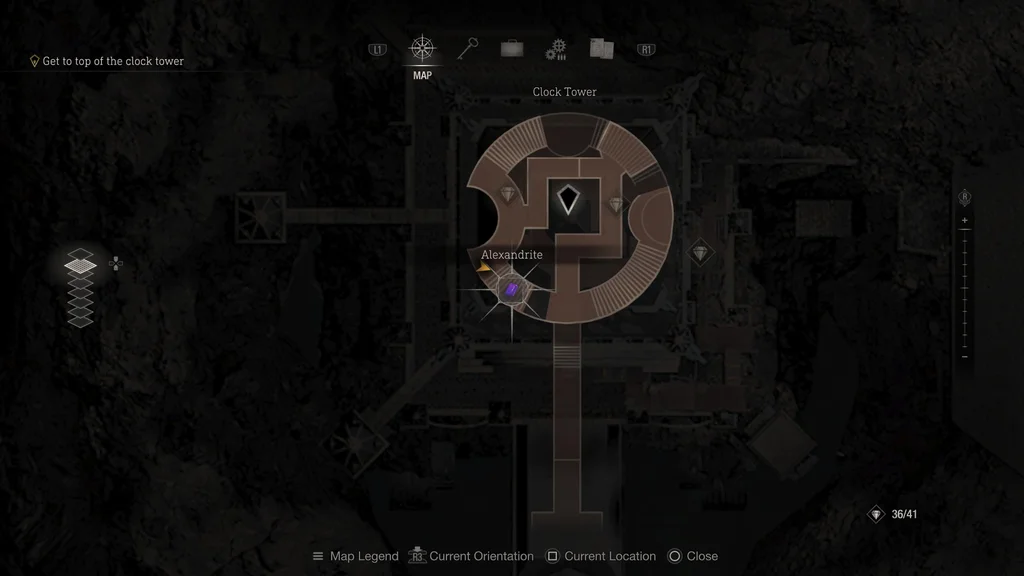Click the plus end of zoom slider

pyautogui.click(x=964, y=220)
